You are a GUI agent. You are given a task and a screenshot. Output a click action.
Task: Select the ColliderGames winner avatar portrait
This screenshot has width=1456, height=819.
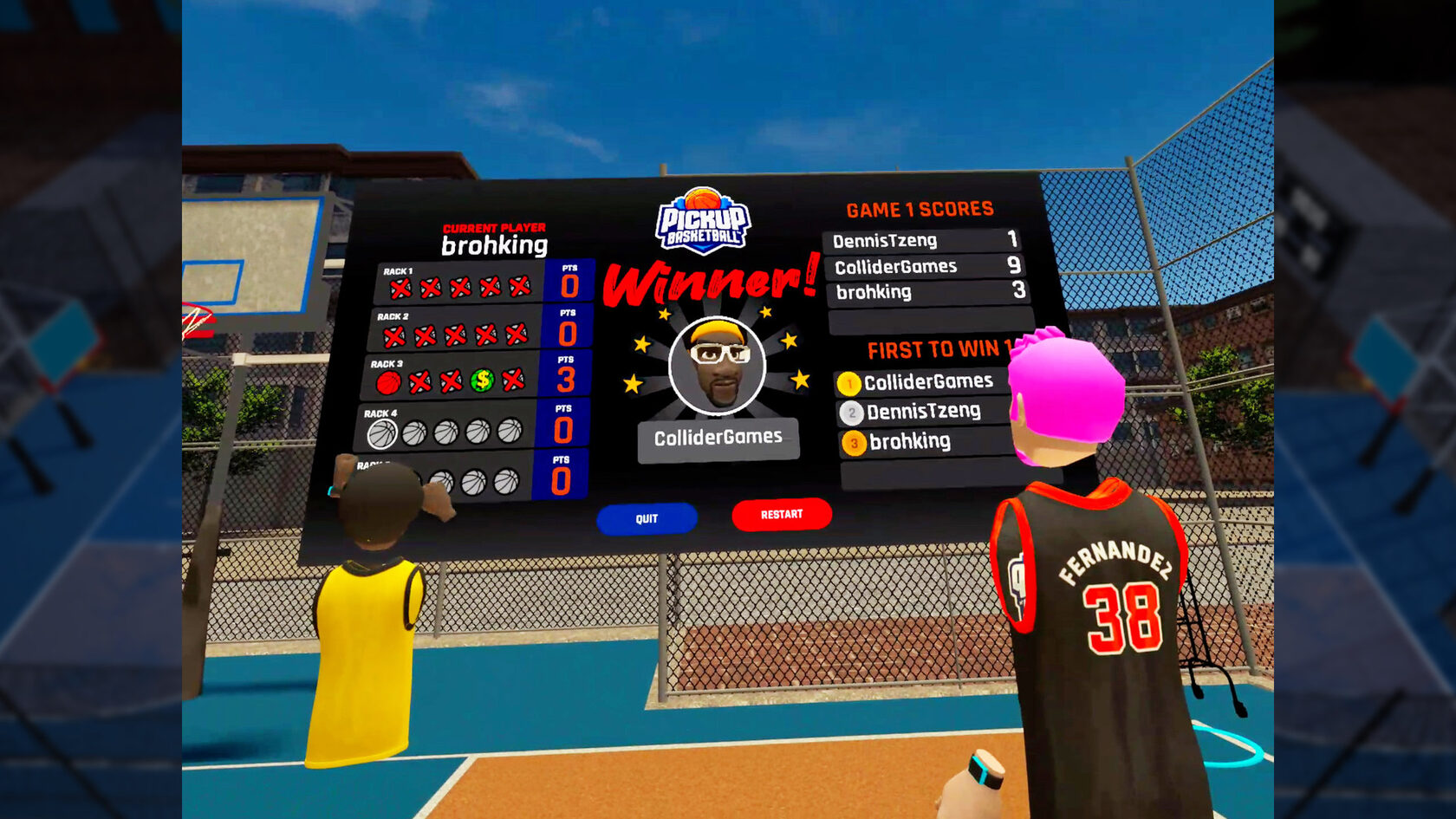tap(718, 366)
